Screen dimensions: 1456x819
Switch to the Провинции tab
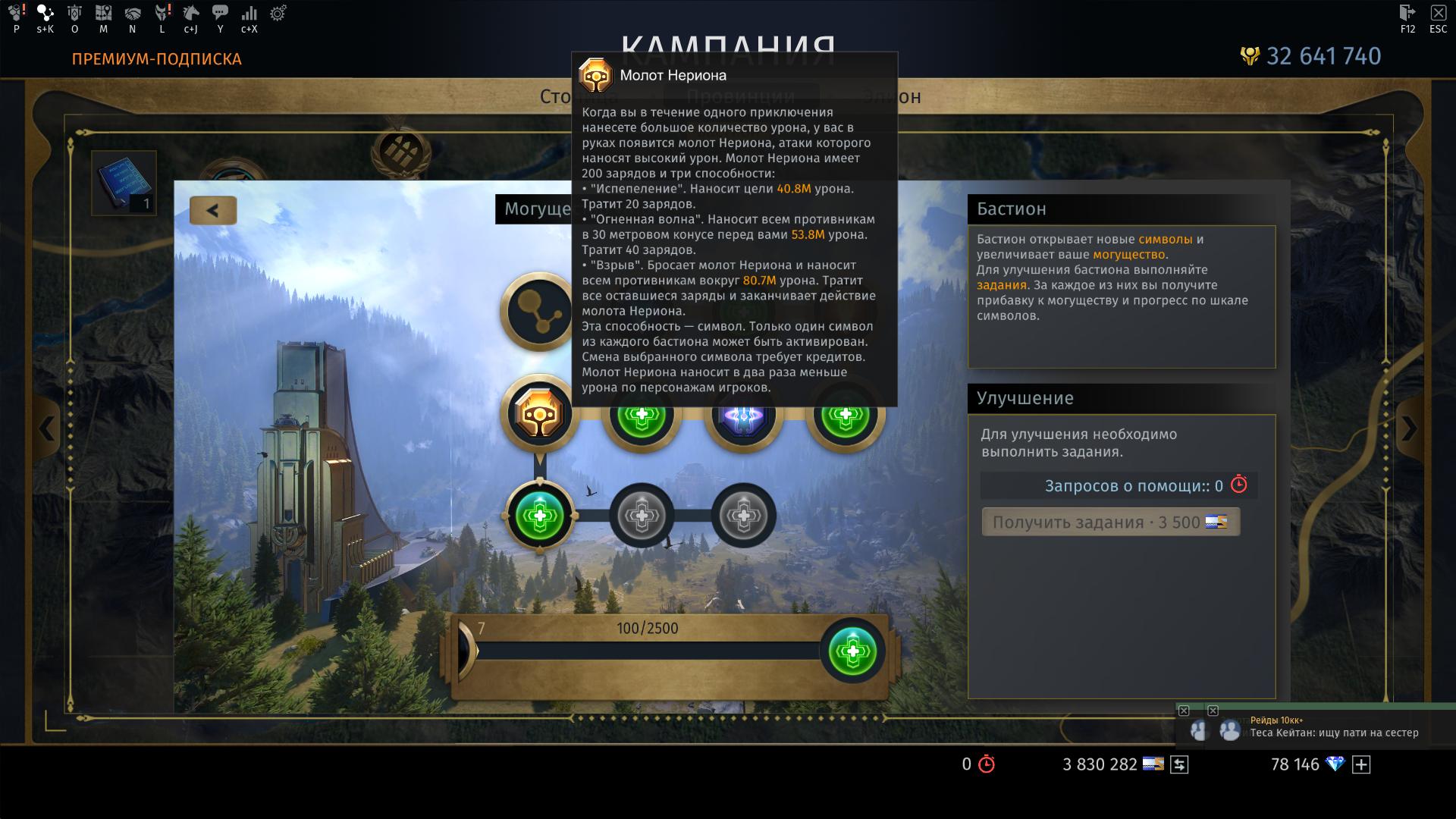[x=740, y=96]
